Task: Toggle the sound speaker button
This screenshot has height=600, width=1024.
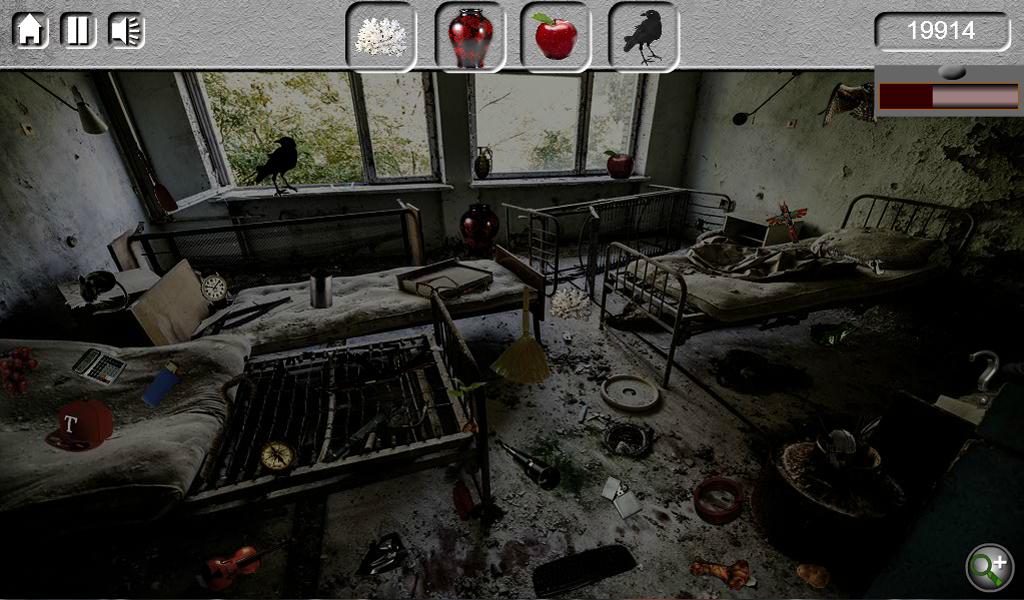Action: [127, 30]
